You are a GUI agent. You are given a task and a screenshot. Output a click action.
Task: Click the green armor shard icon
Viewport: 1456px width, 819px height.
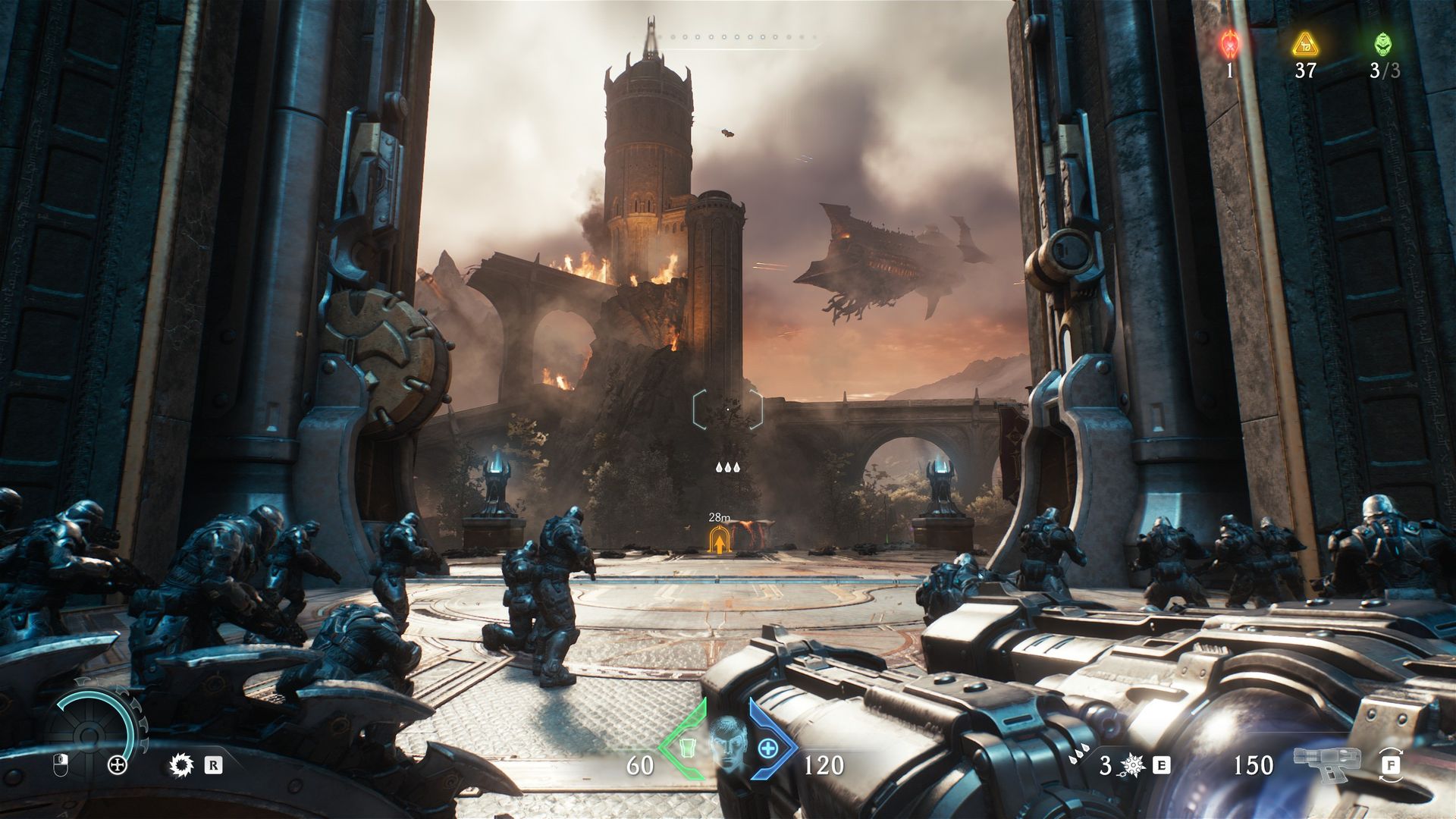(x=686, y=748)
